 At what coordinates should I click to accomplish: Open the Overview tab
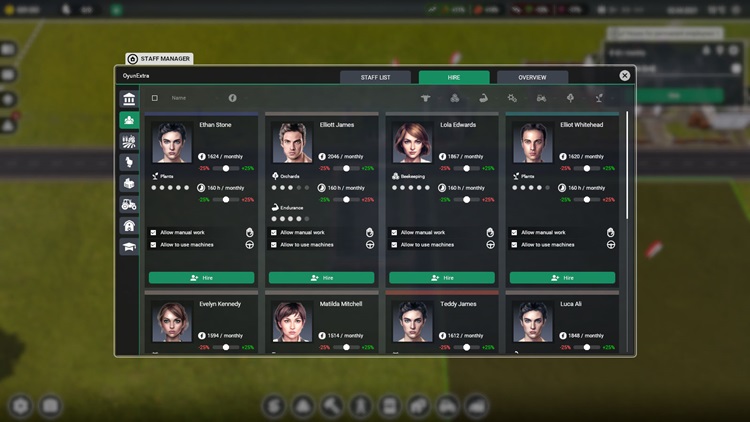(x=532, y=77)
